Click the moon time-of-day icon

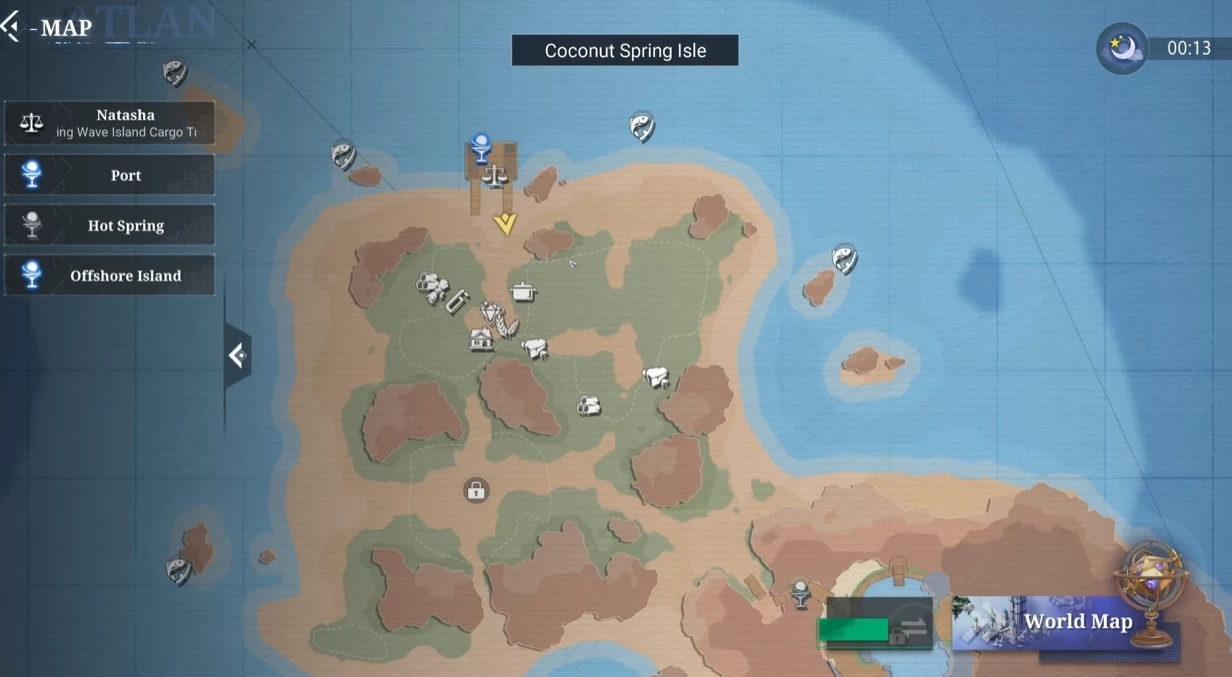tap(1122, 48)
